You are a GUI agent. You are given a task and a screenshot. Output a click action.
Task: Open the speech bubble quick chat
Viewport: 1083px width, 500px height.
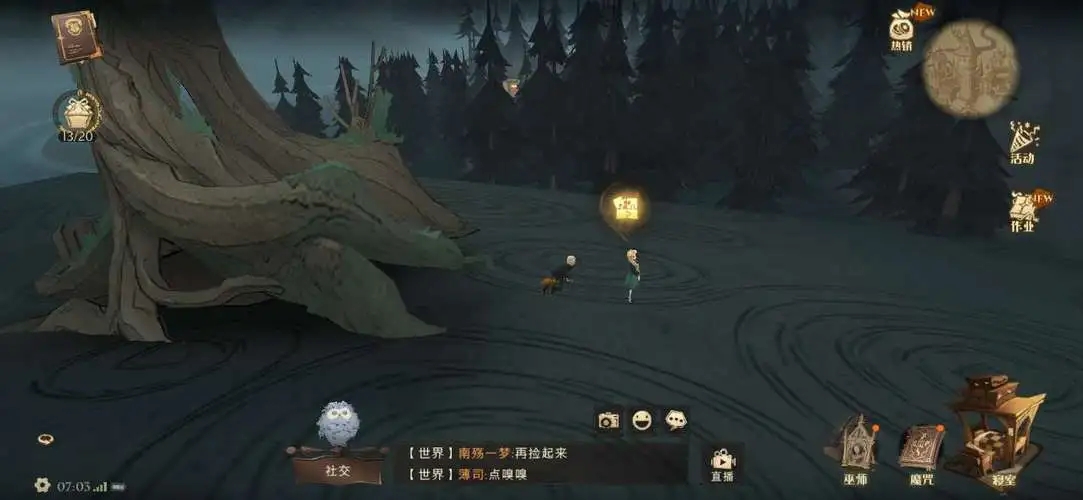point(676,420)
